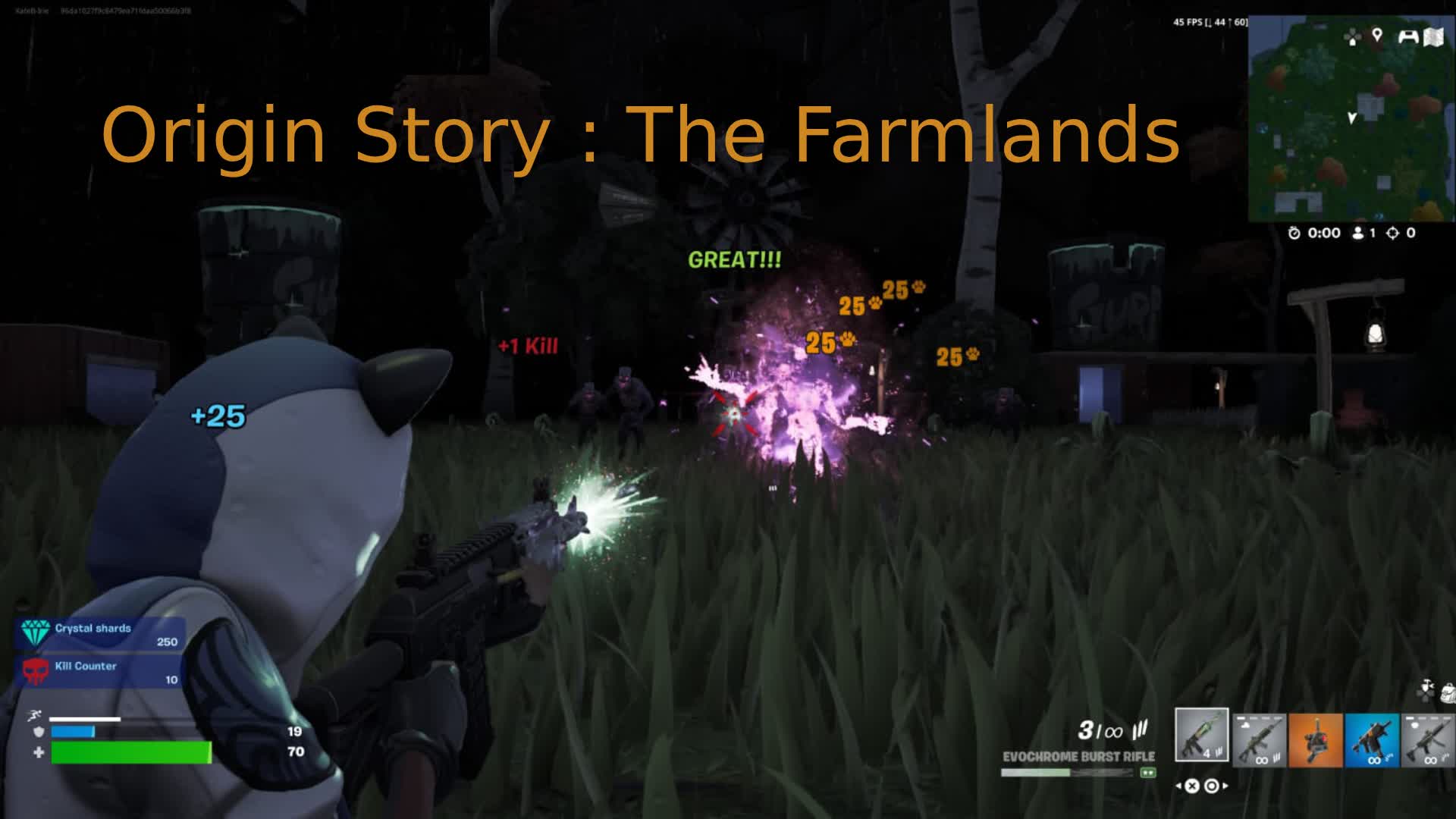Viewport: 1456px width, 819px height.
Task: Click the backpack icon near the hotbar
Action: point(1447,692)
